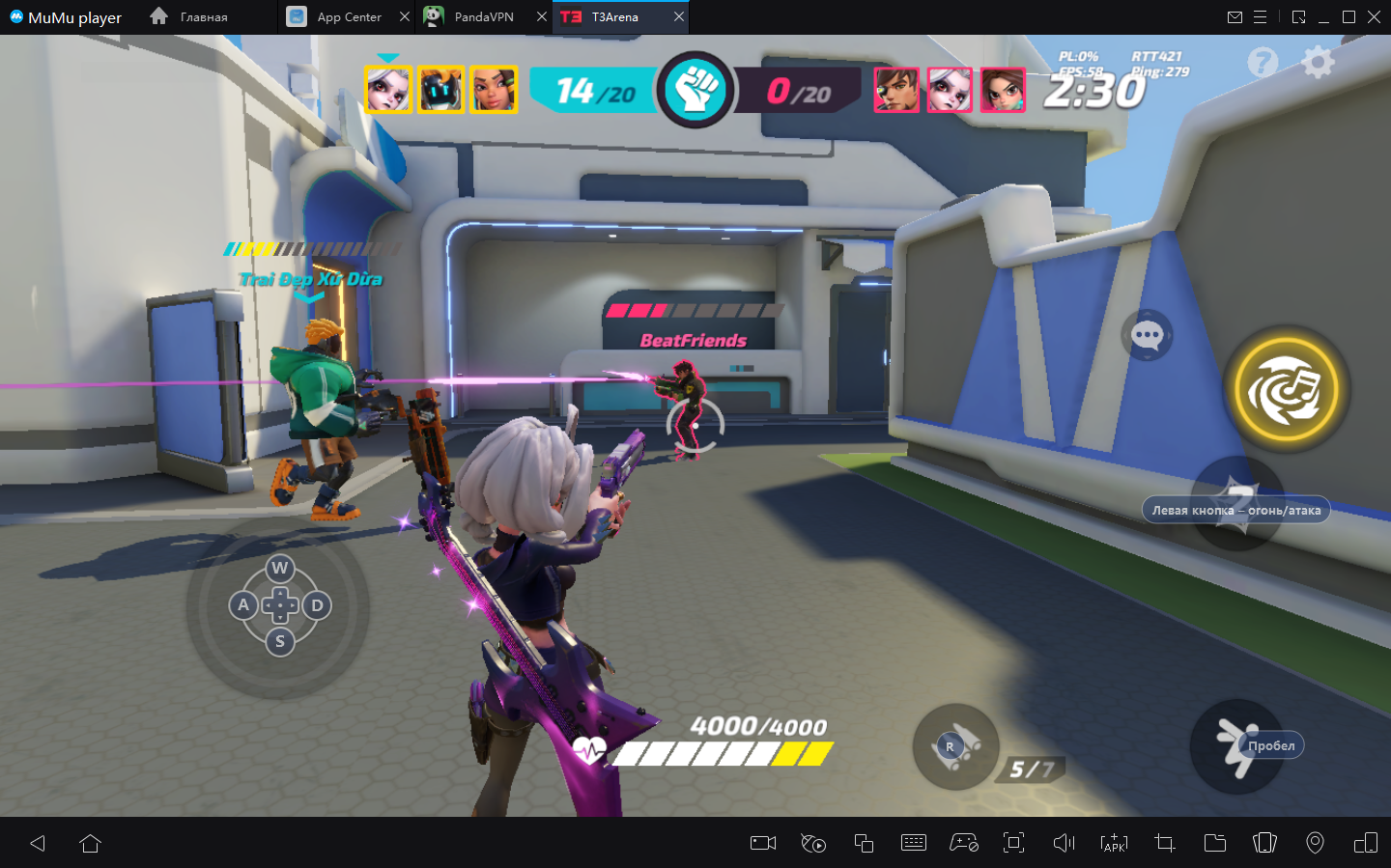Tap the fire attack button

(1237, 503)
